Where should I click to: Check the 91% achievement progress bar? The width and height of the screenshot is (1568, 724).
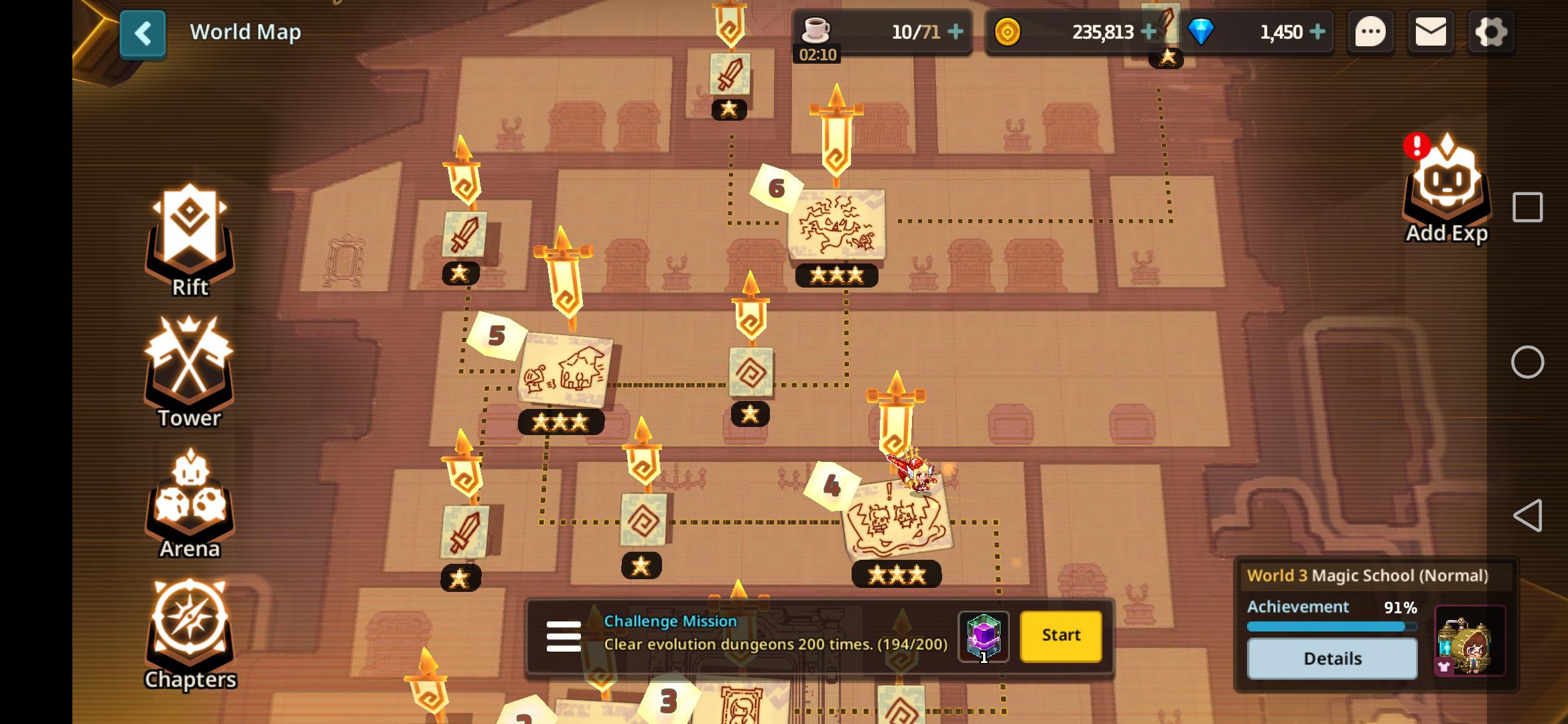1333,625
